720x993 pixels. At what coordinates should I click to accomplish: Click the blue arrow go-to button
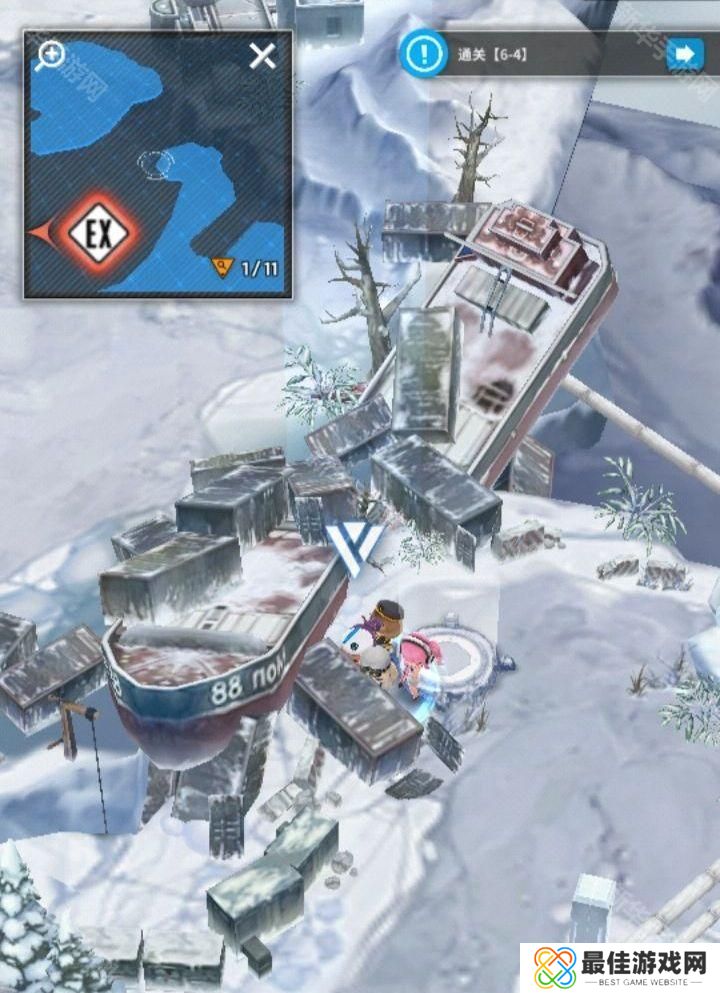coord(685,53)
